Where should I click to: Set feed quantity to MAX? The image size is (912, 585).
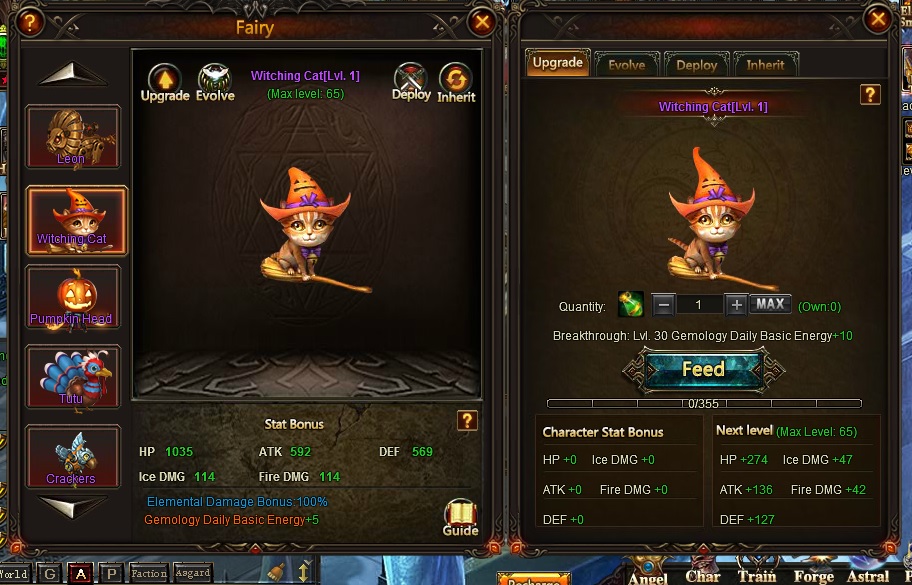tap(770, 304)
